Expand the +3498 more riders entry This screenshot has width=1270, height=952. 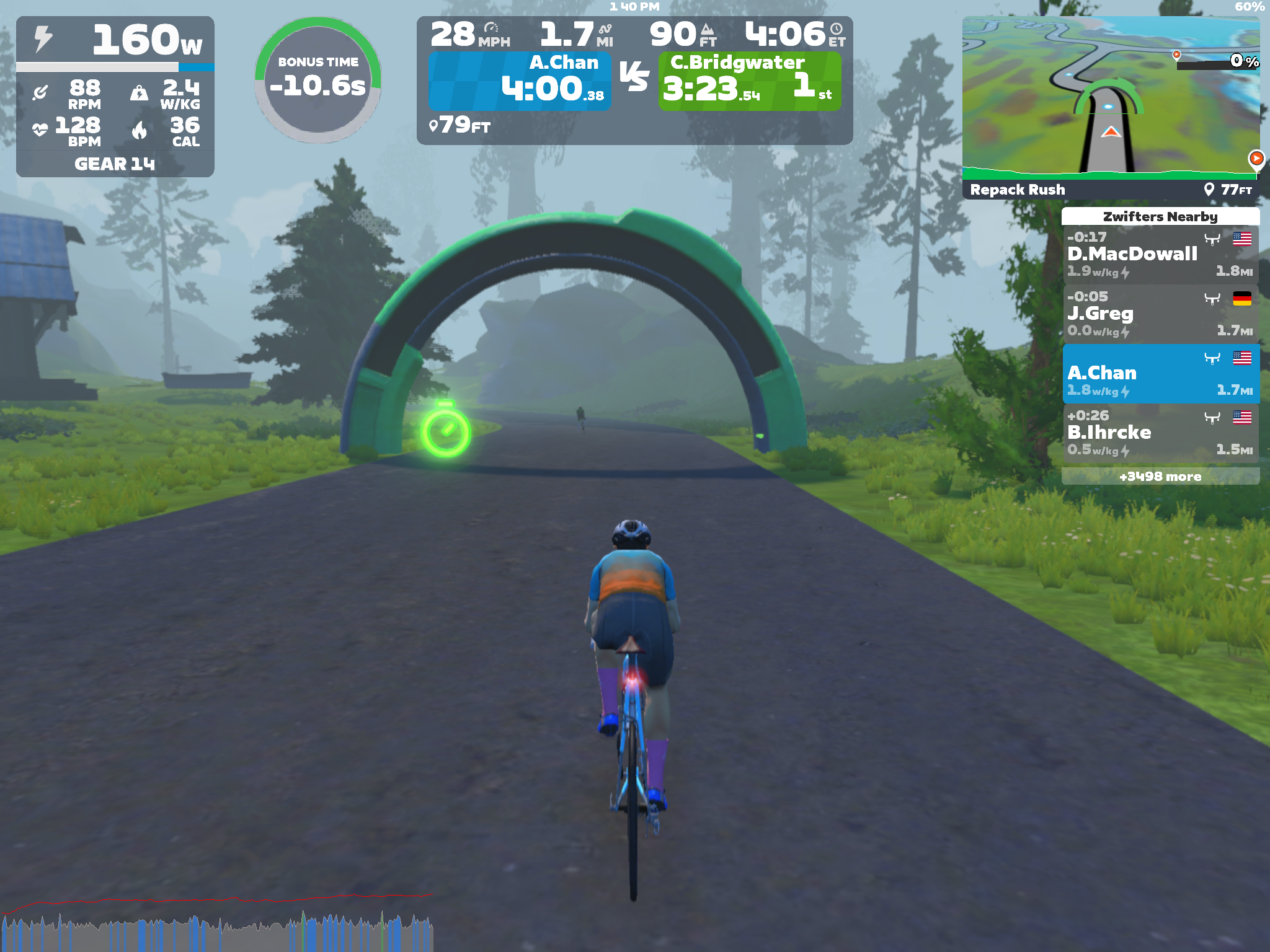point(1160,476)
